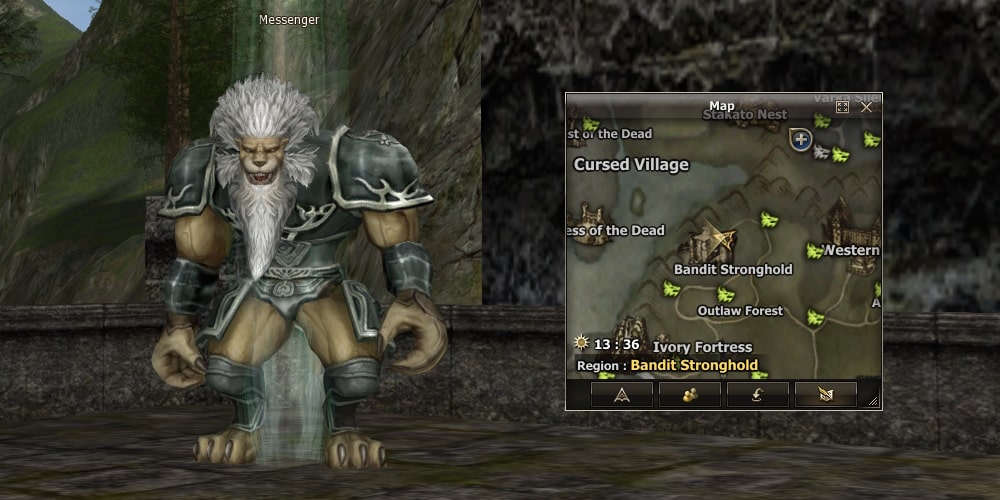1000x500 pixels.
Task: Open the party members map button
Action: 690,394
